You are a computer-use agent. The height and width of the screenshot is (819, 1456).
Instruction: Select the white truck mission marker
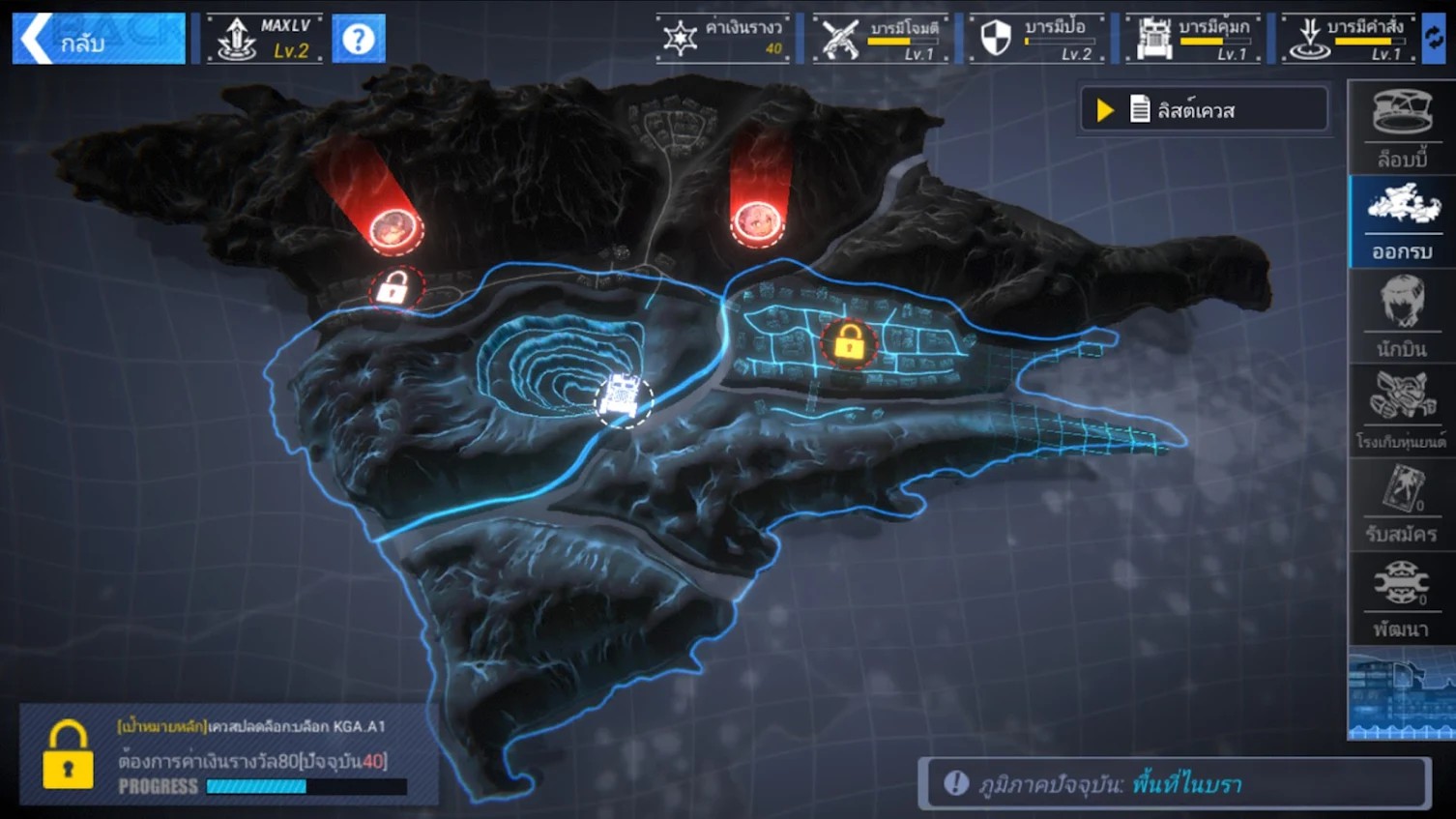coord(622,398)
